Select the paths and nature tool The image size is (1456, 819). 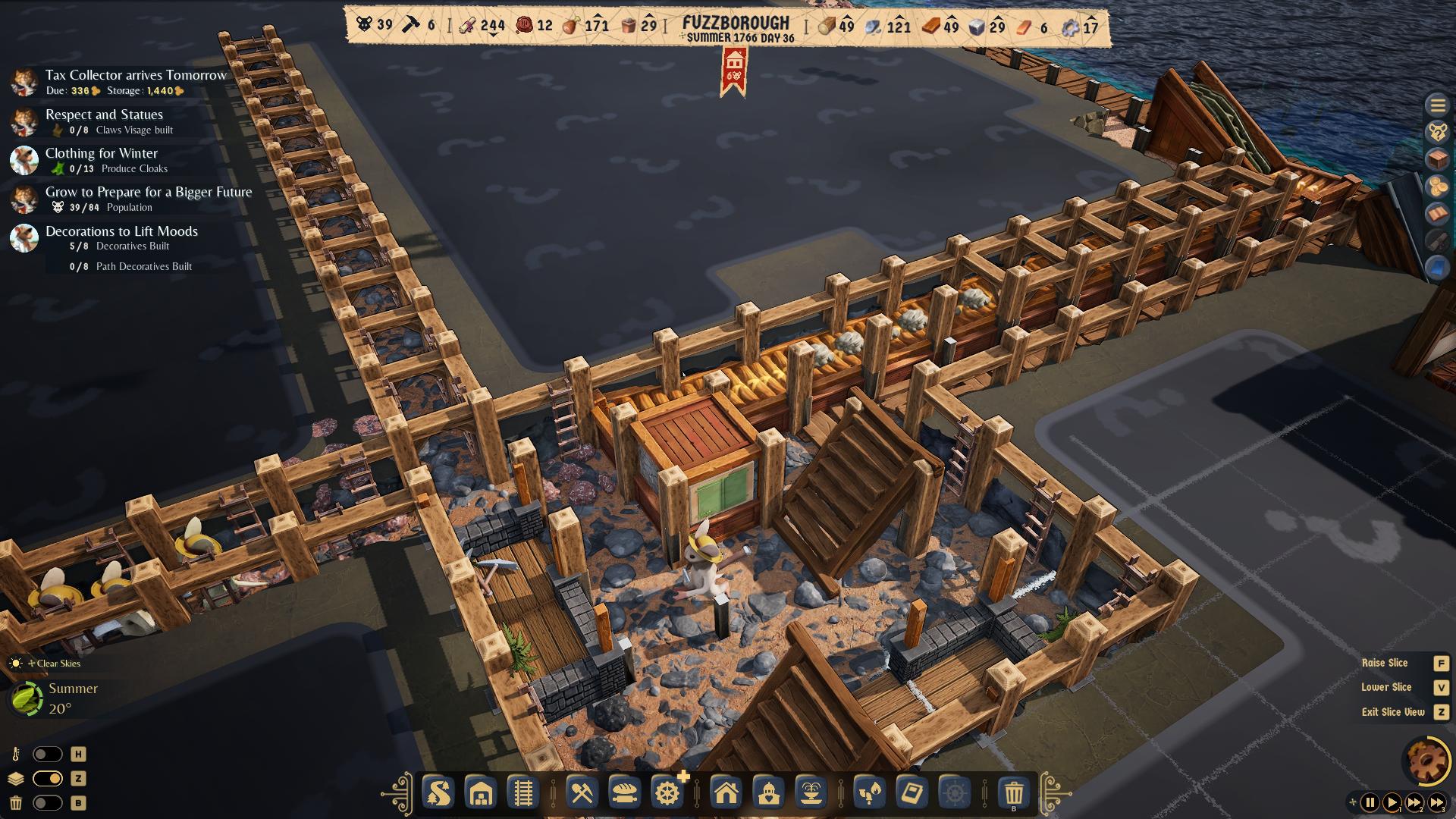coord(438,794)
